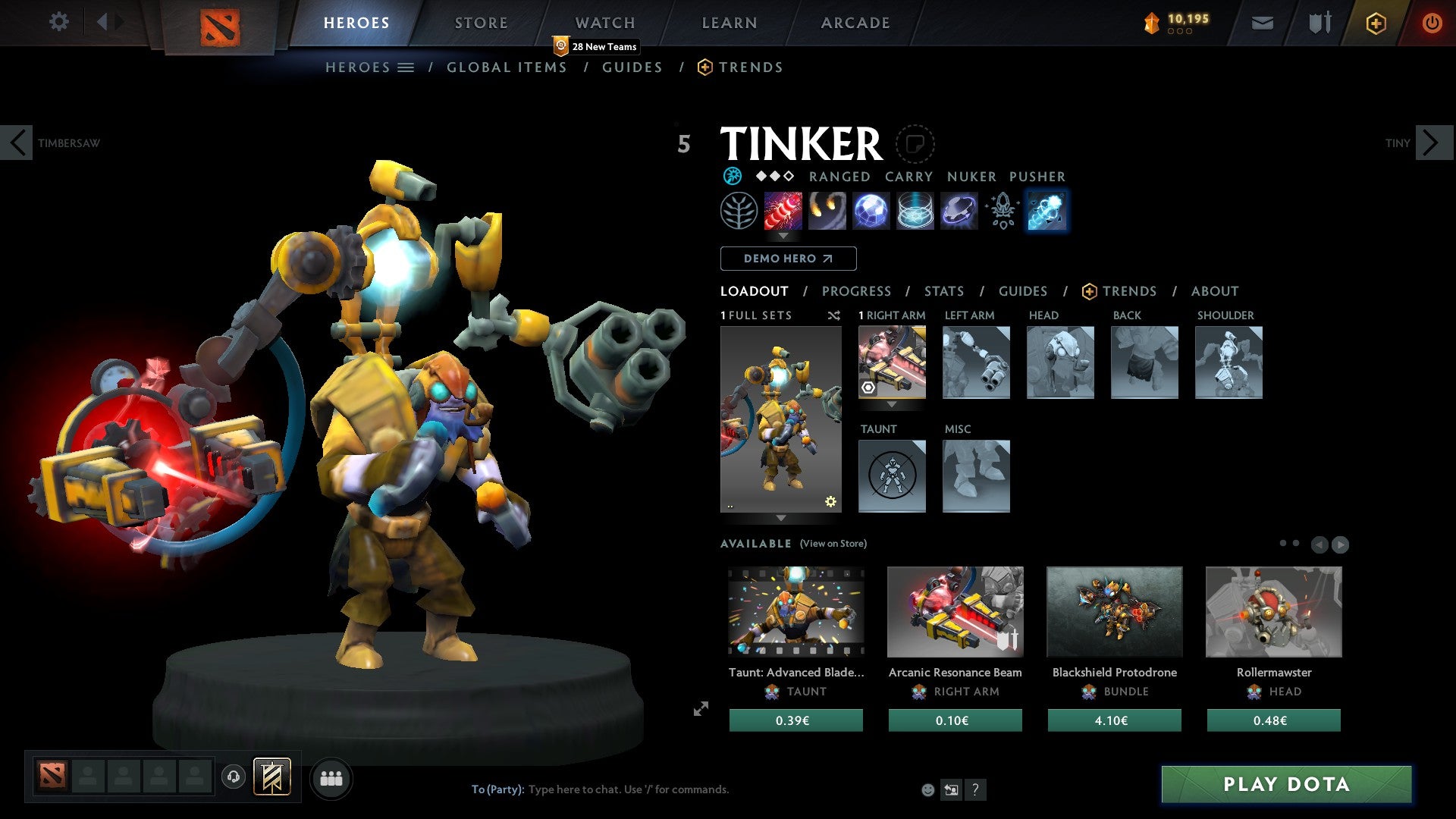
Task: Open the ARCADE menu item
Action: (855, 23)
